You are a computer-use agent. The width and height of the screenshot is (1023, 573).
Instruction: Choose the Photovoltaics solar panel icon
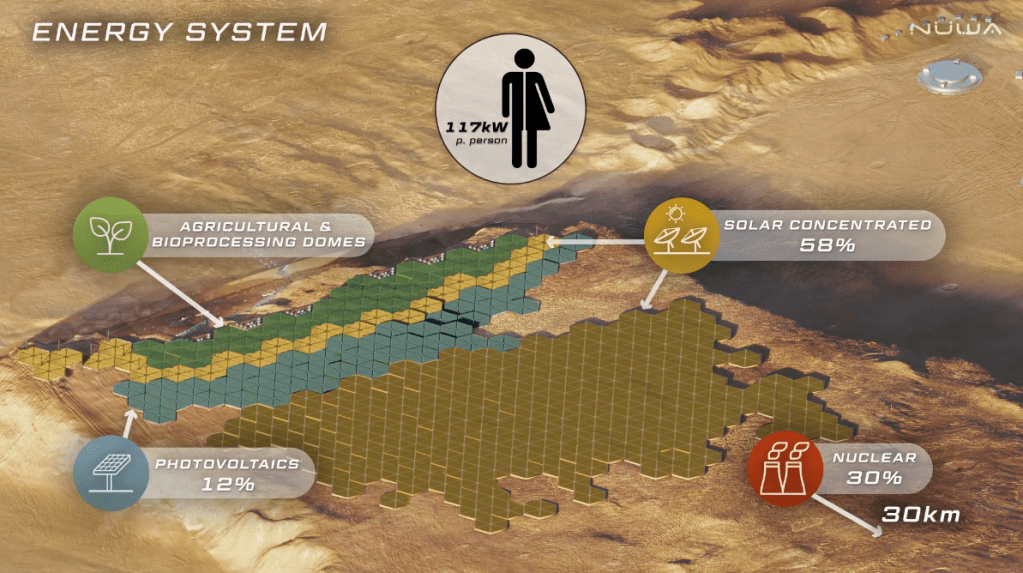109,470
